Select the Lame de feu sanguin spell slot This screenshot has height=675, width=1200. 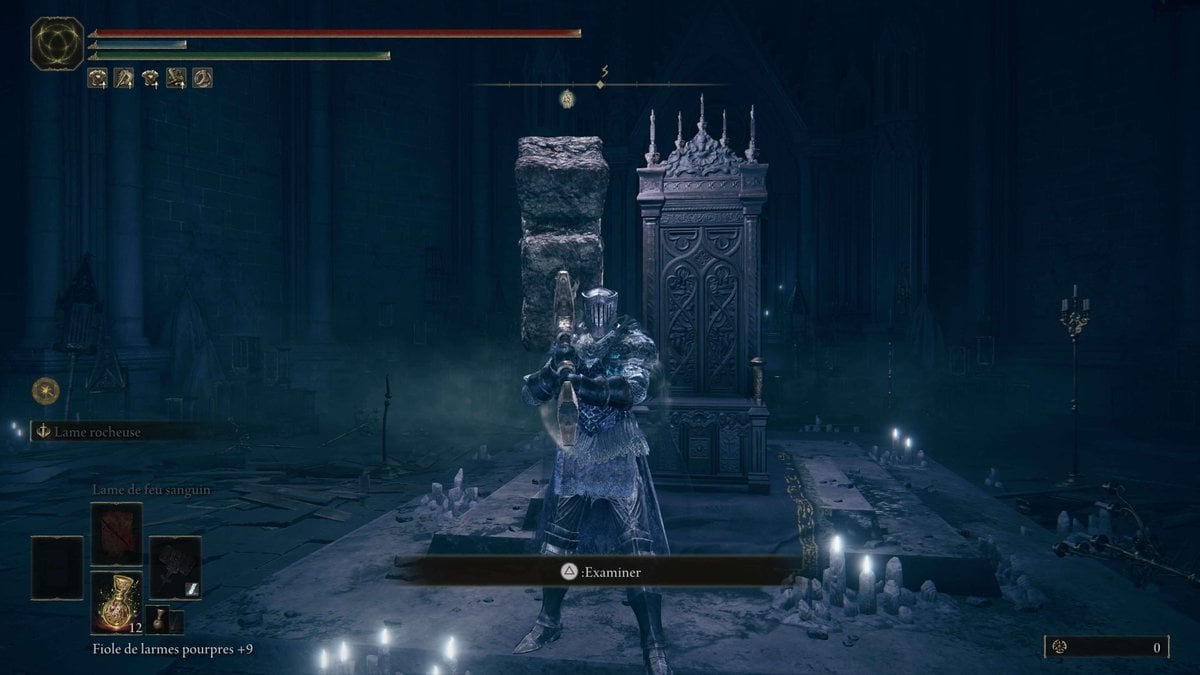pyautogui.click(x=116, y=534)
